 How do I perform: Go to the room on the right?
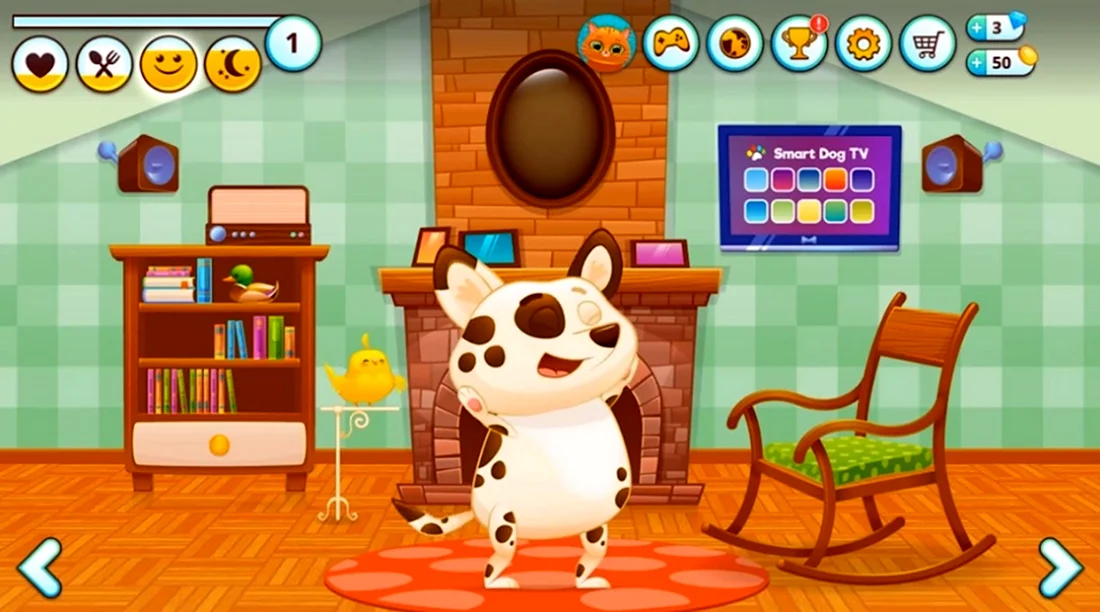click(1060, 567)
